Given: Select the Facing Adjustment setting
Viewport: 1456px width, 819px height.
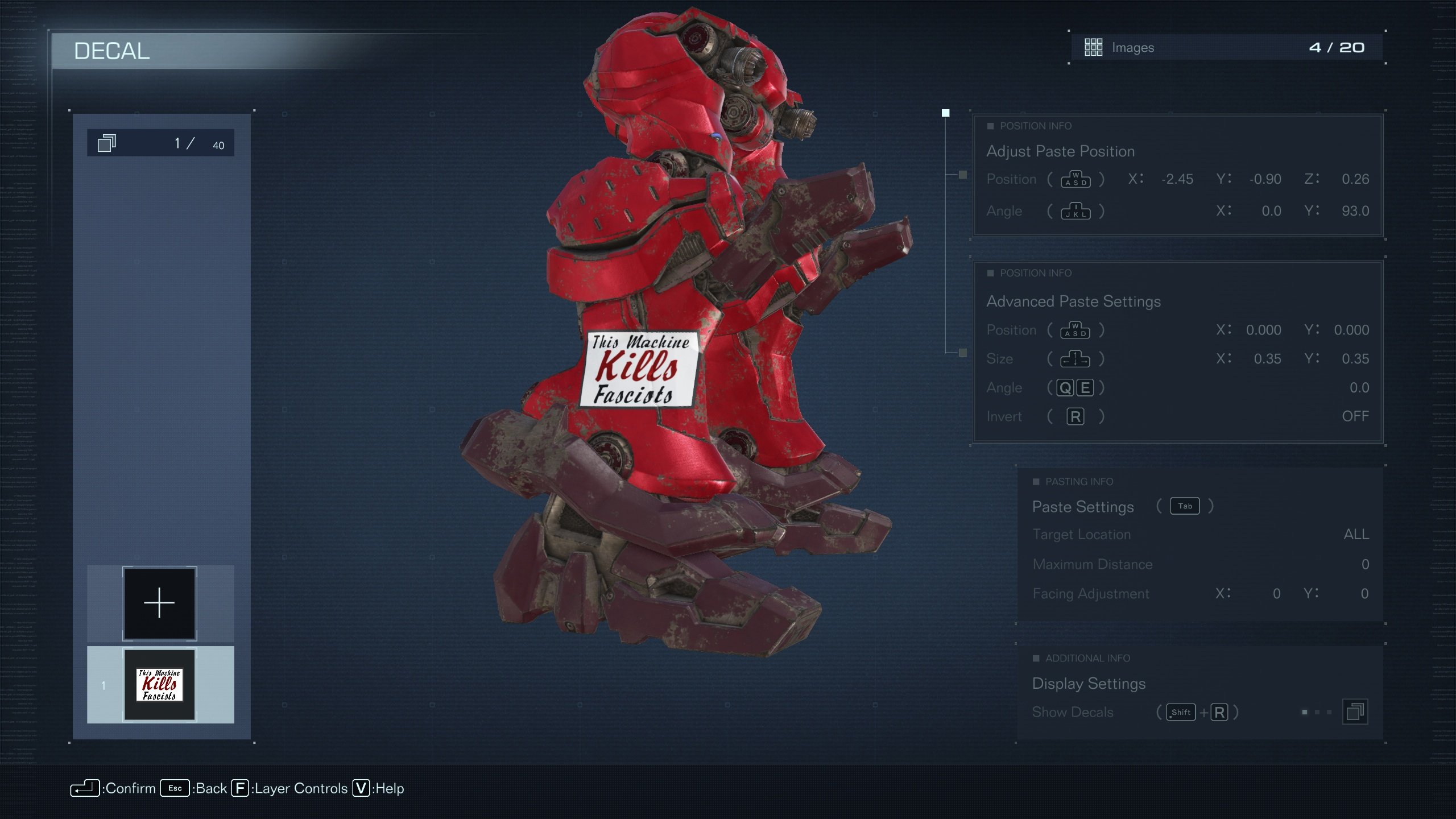Looking at the screenshot, I should point(1199,594).
